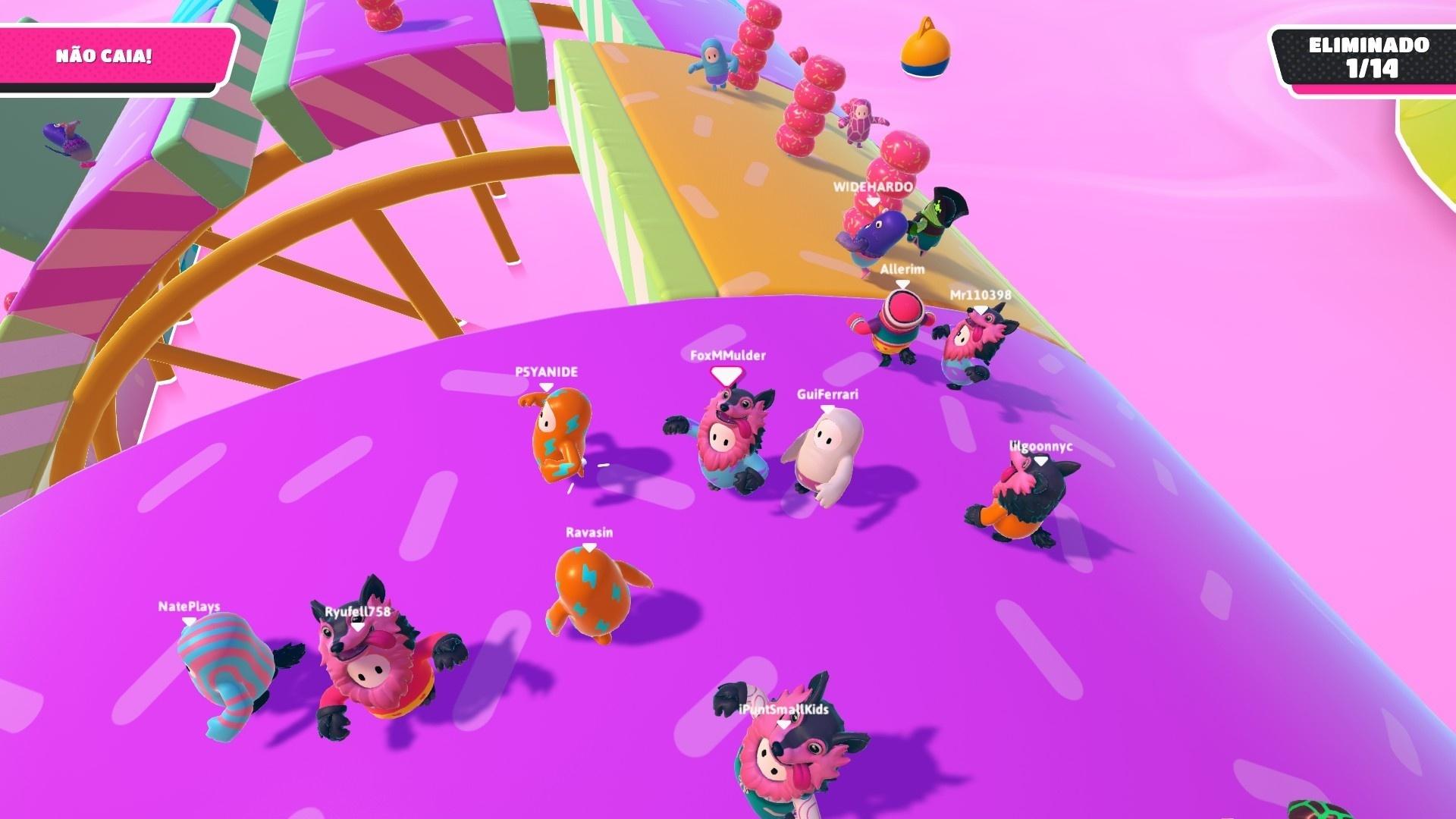Screen dimensions: 1456x819
Task: Click the nametag arrow under Allerim
Action: [x=902, y=284]
